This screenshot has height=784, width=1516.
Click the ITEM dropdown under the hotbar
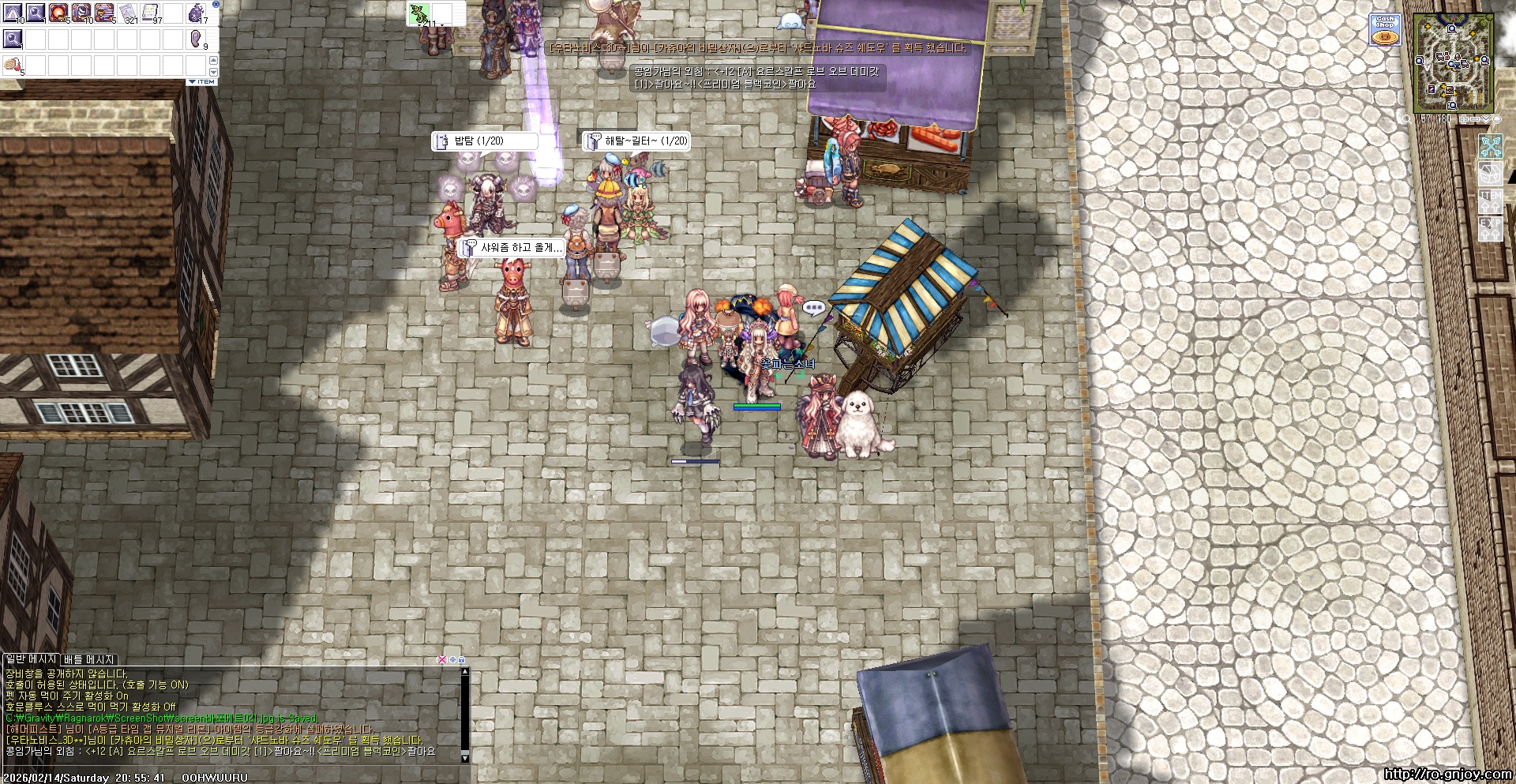pyautogui.click(x=202, y=82)
